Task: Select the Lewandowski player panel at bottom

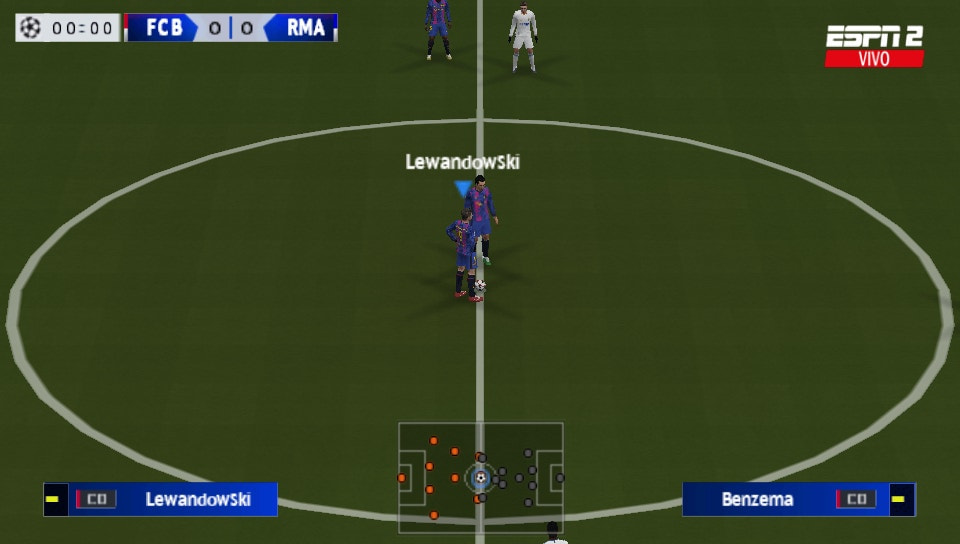Action: pyautogui.click(x=161, y=499)
